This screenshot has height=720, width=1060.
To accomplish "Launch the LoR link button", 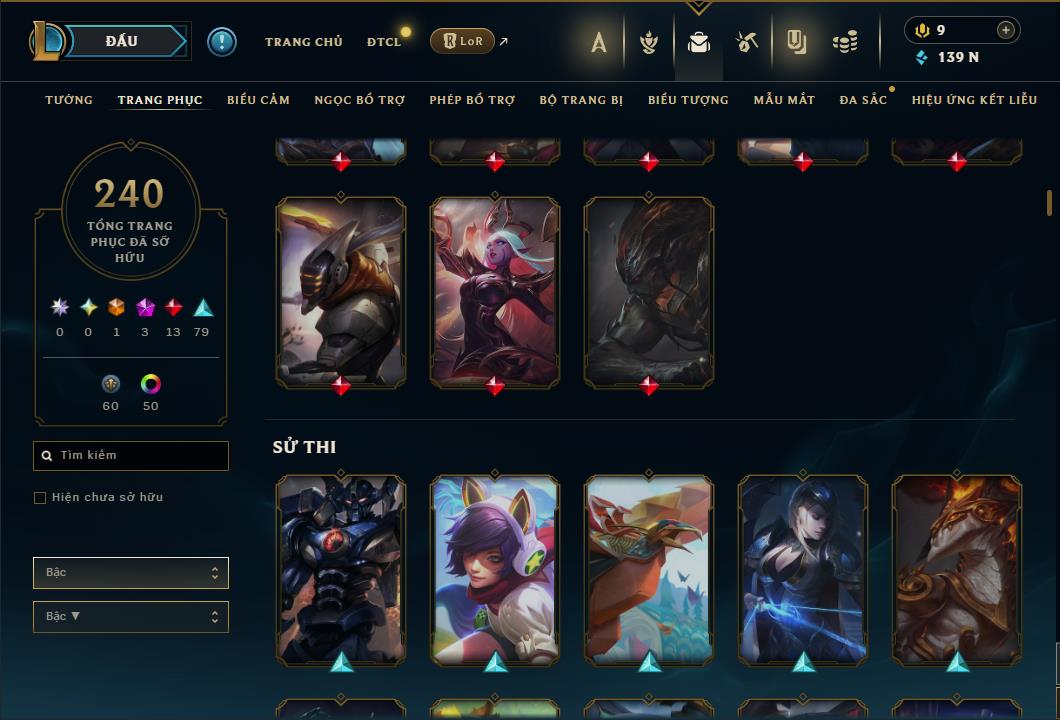I will tap(462, 41).
